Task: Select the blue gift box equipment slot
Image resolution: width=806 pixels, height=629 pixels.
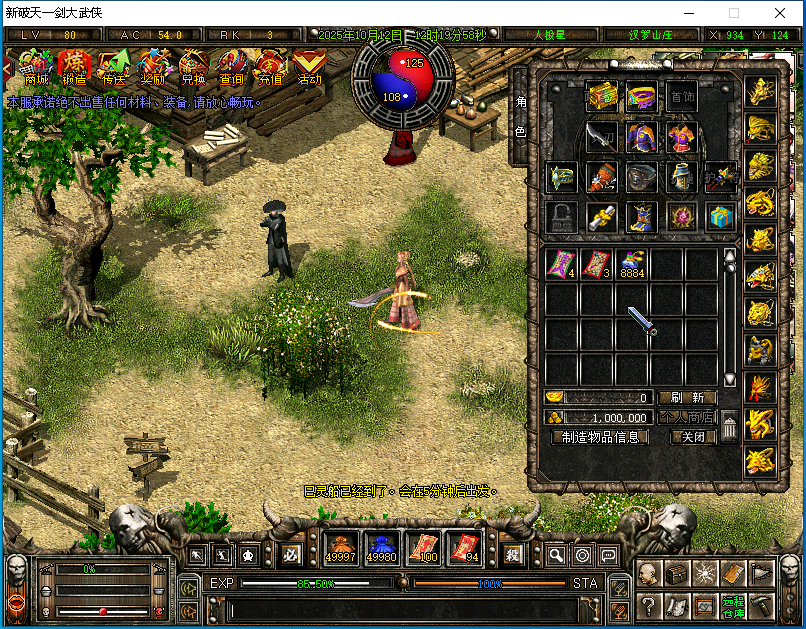Action: (x=720, y=216)
